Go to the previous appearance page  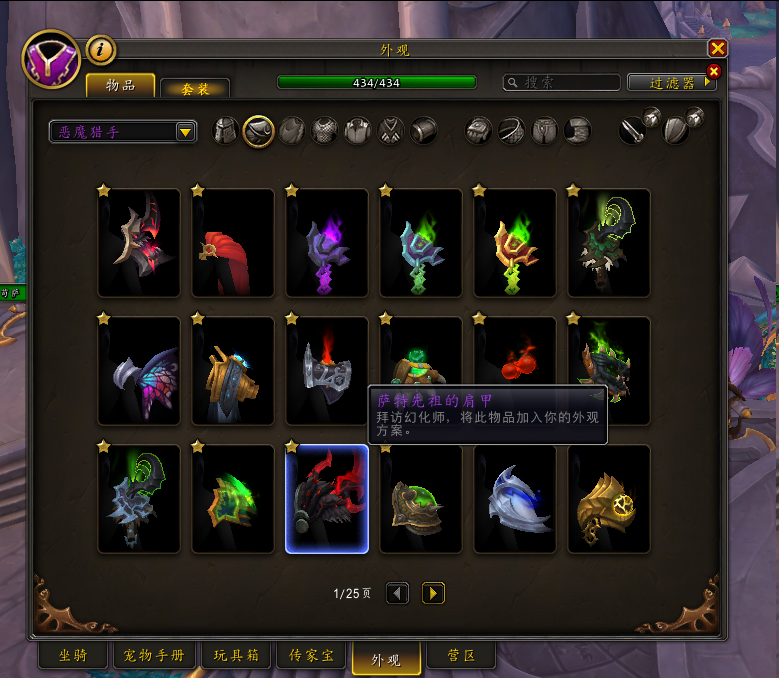coord(397,593)
